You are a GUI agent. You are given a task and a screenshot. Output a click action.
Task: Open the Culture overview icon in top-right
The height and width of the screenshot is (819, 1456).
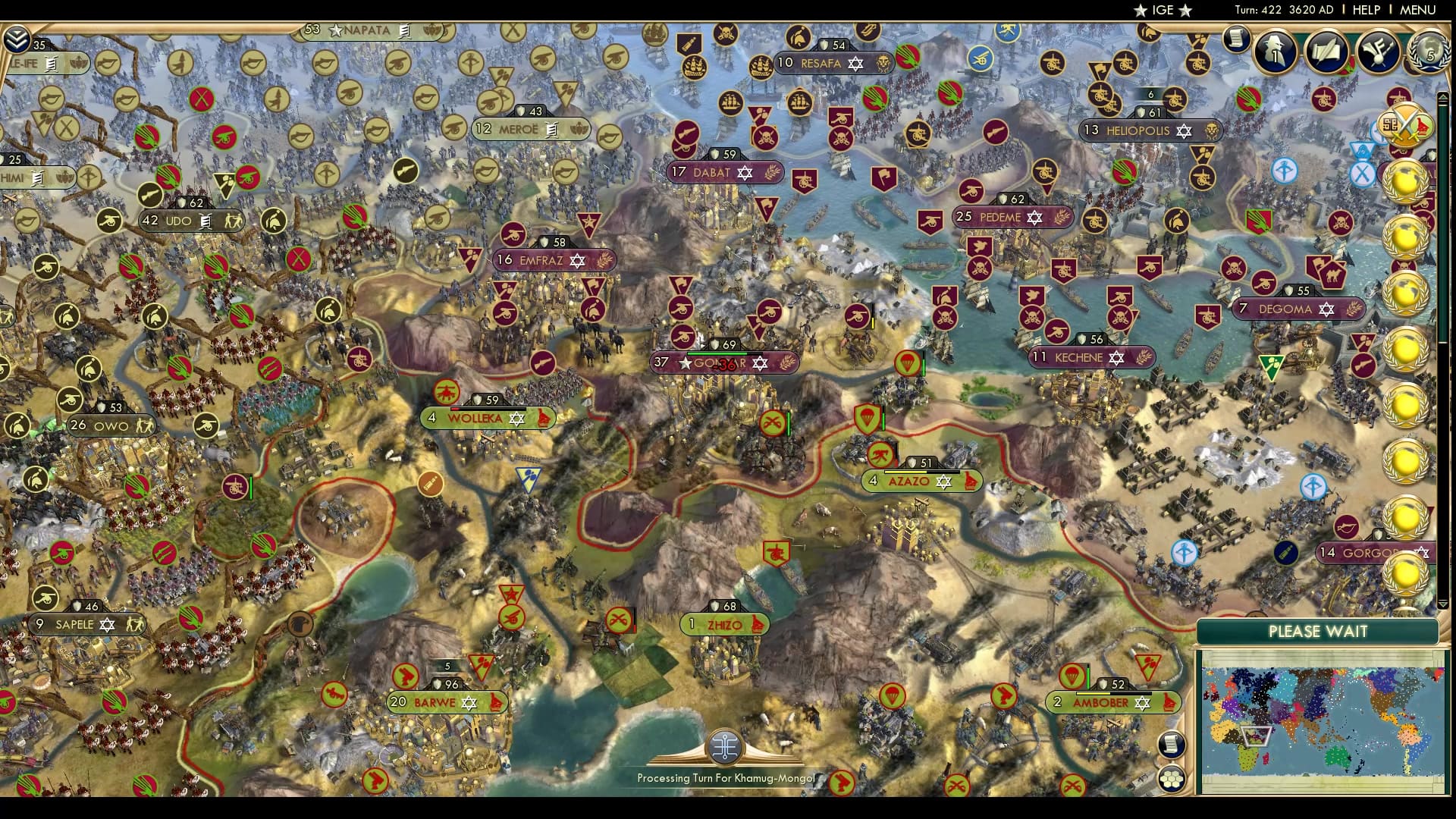click(x=1379, y=52)
